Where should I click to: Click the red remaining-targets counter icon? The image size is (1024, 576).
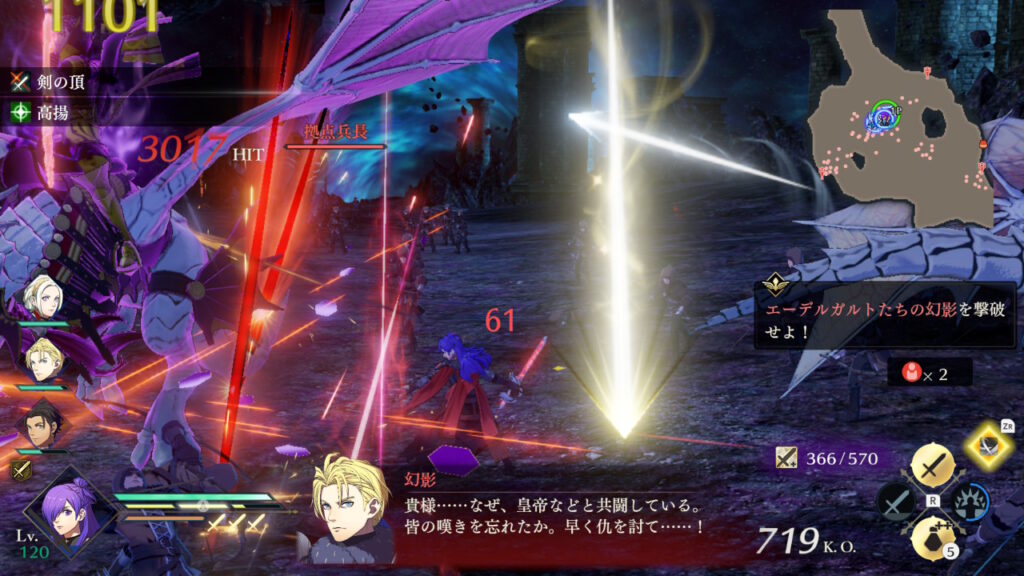pyautogui.click(x=911, y=374)
